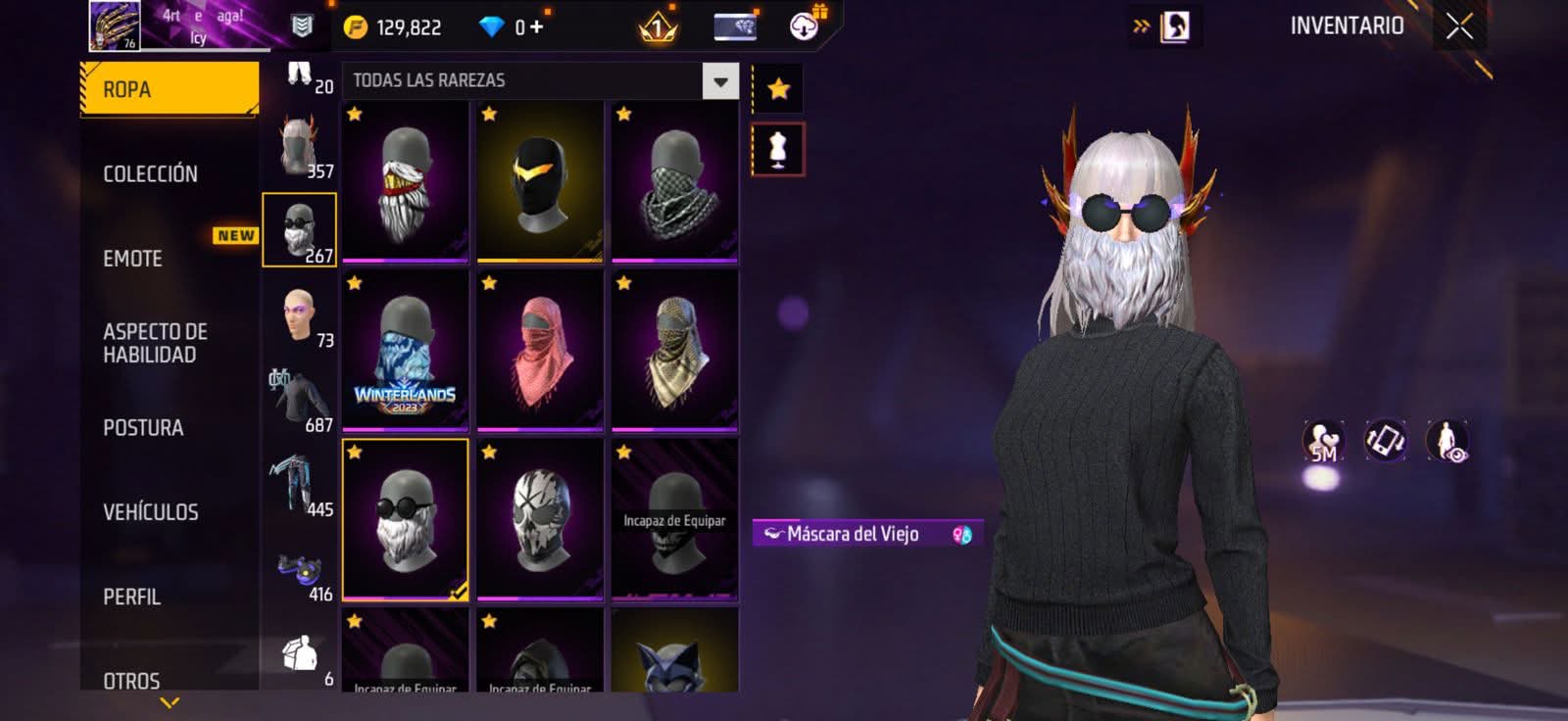1568x721 pixels.
Task: Open the tops subcategory with 687 items
Action: [300, 402]
